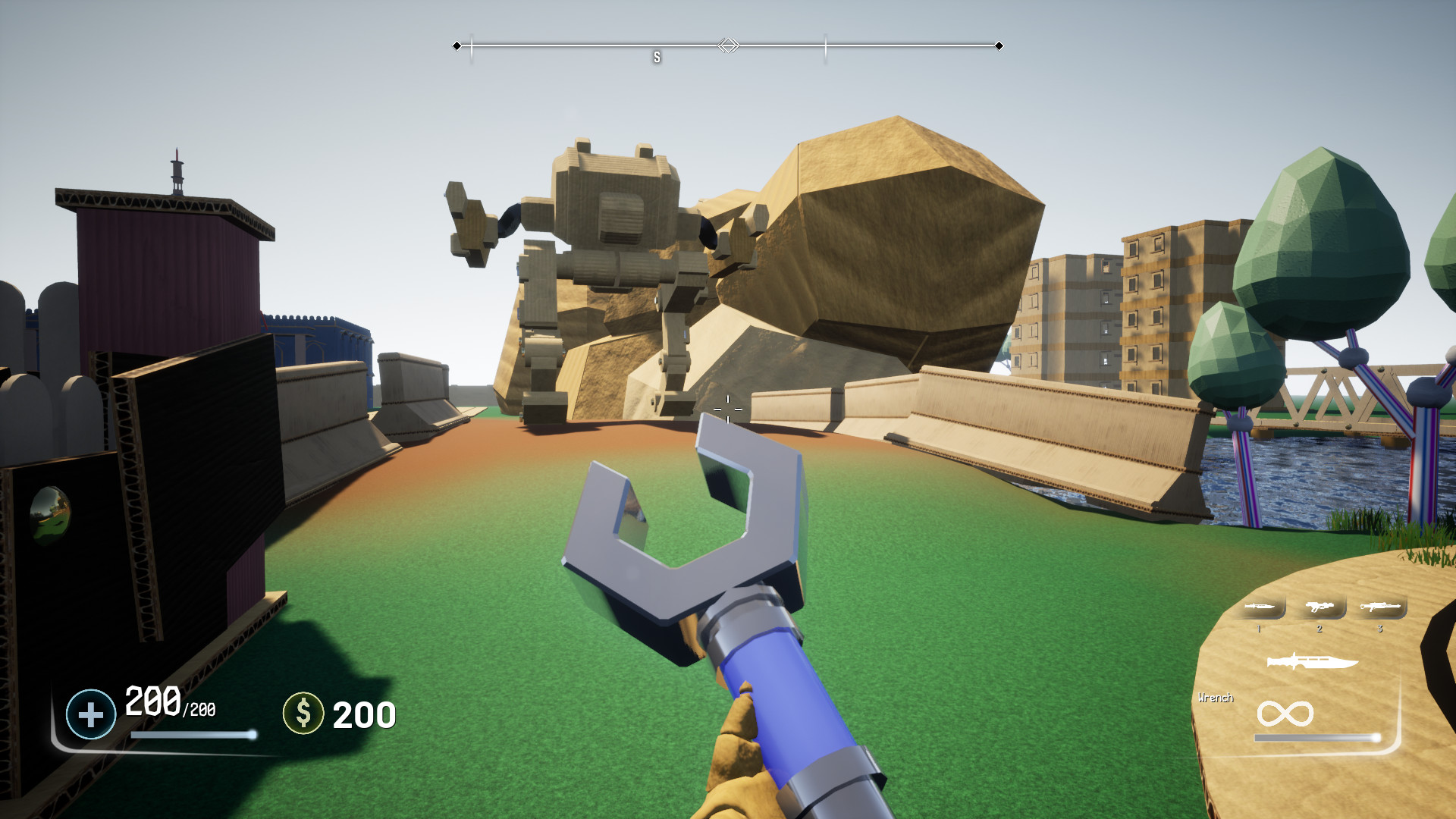The width and height of the screenshot is (1456, 819).
Task: Click the health bar below the 200/200 text
Action: coord(193,735)
